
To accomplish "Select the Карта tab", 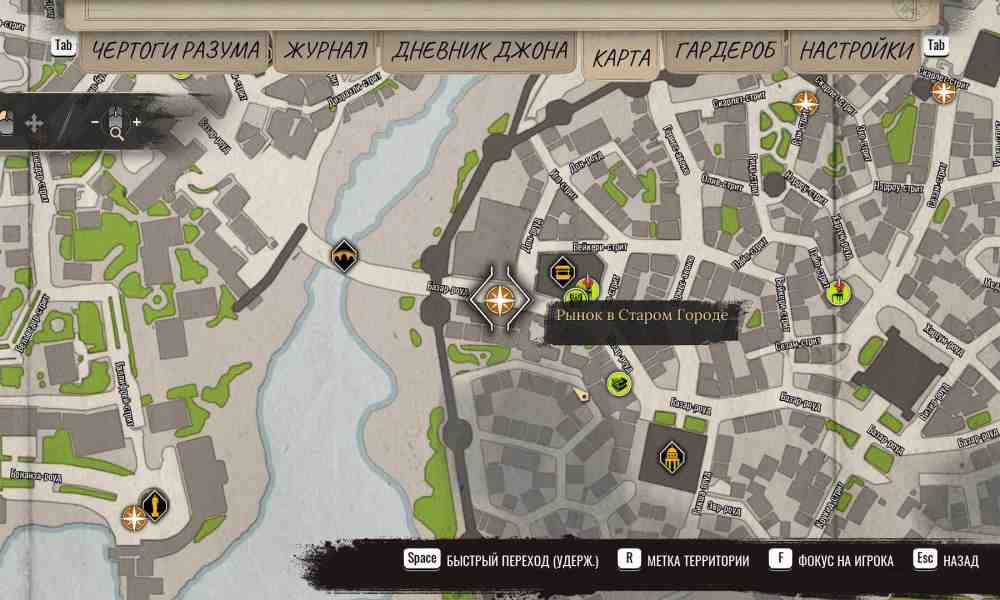I will pos(621,58).
